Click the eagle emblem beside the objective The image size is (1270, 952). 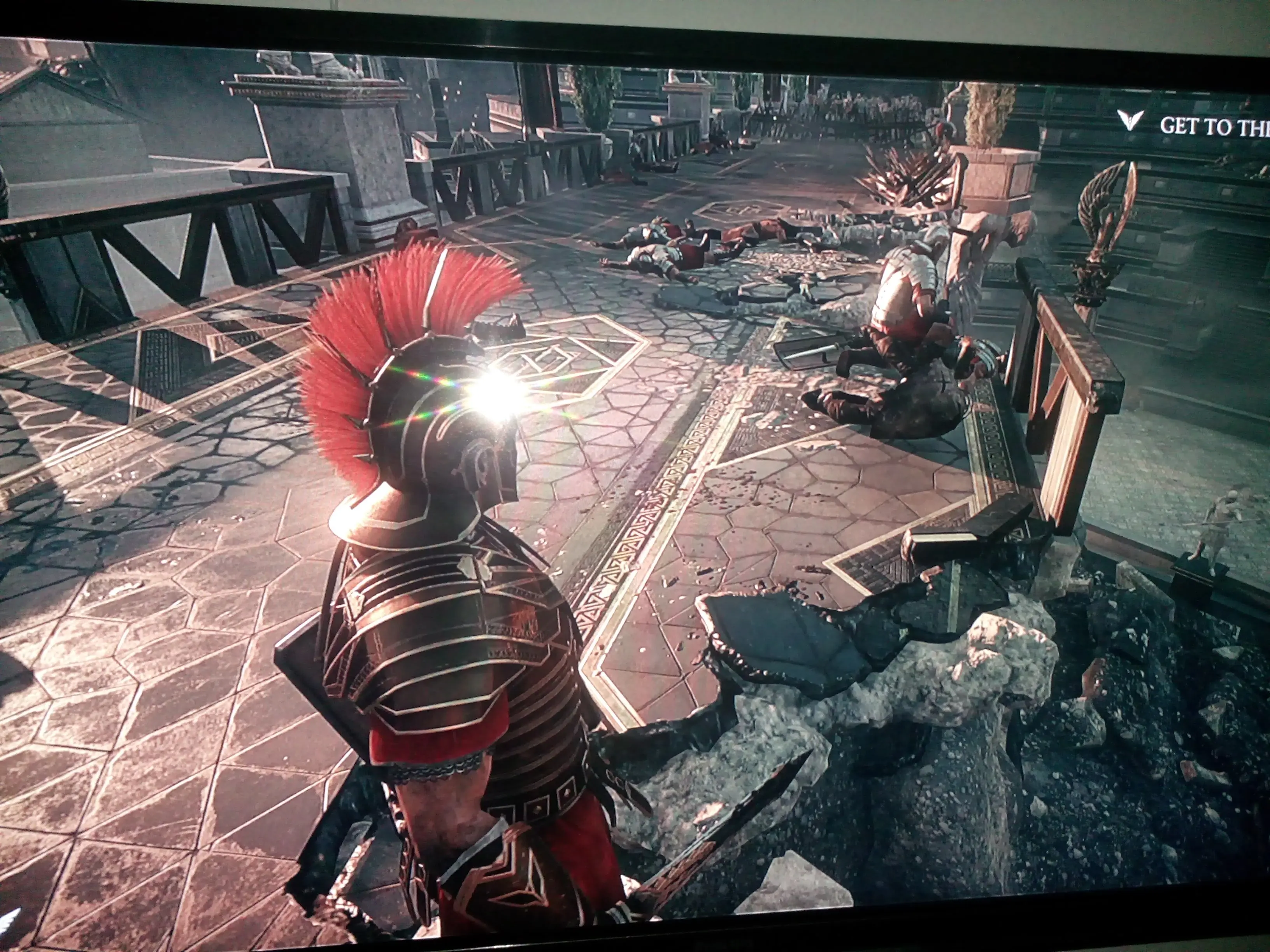[x=1129, y=121]
